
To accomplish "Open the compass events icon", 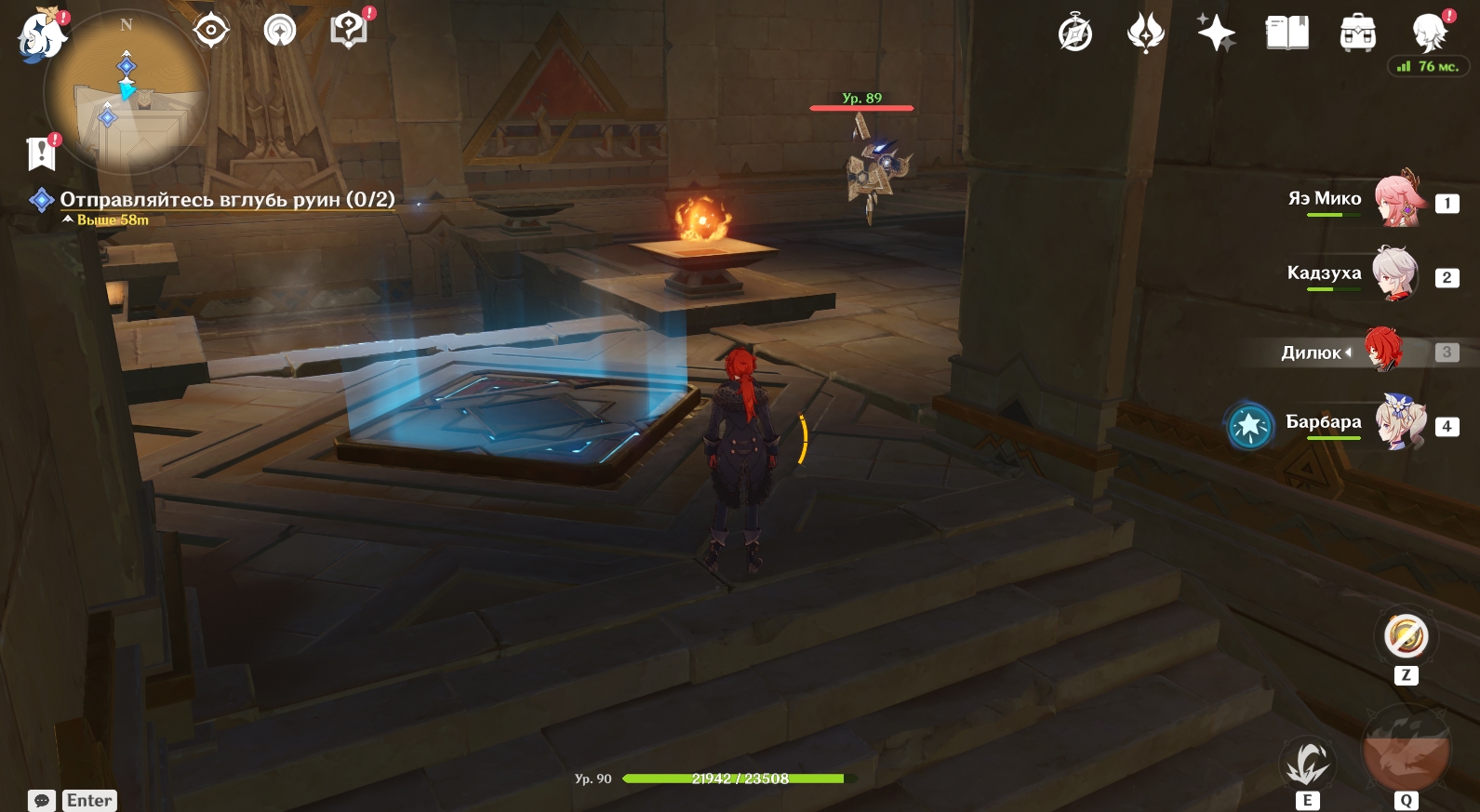I will 1075,33.
